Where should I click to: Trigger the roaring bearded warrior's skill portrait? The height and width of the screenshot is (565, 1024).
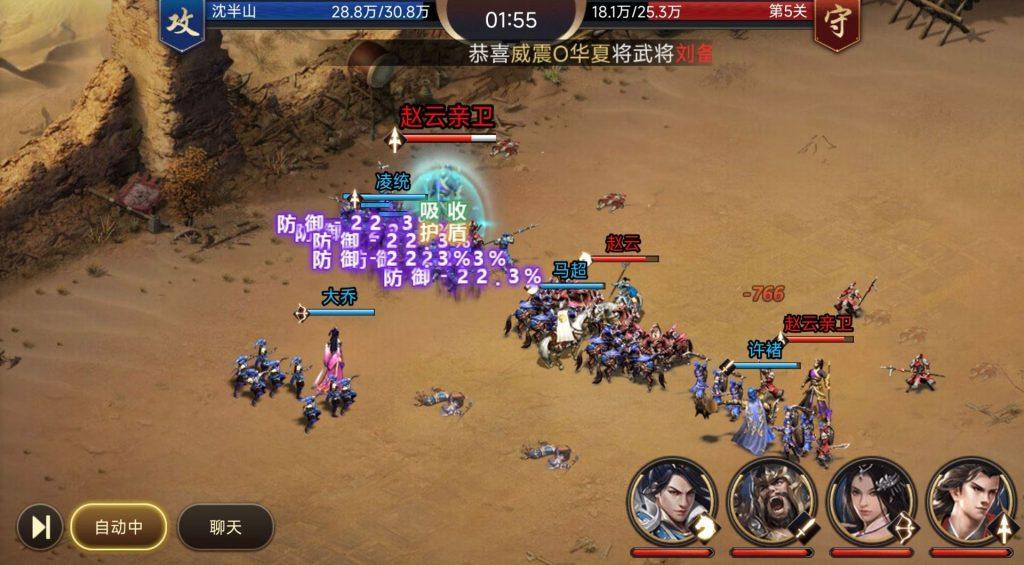pyautogui.click(x=771, y=501)
